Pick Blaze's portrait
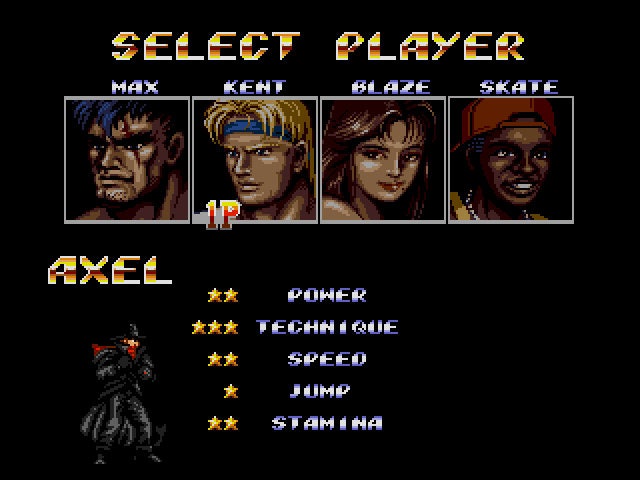The height and width of the screenshot is (480, 640). [x=383, y=159]
